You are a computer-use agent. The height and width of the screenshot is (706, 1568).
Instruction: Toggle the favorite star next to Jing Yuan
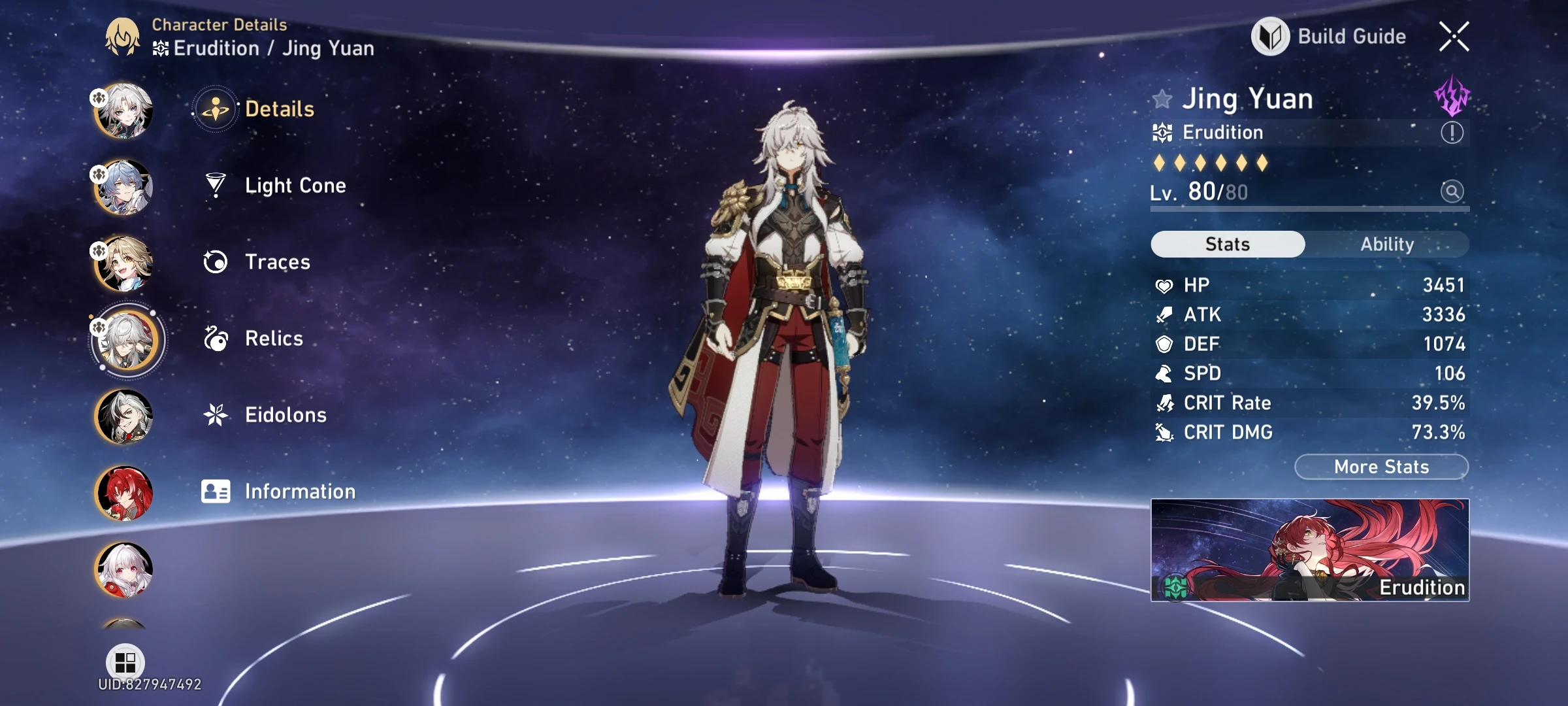tap(1164, 99)
